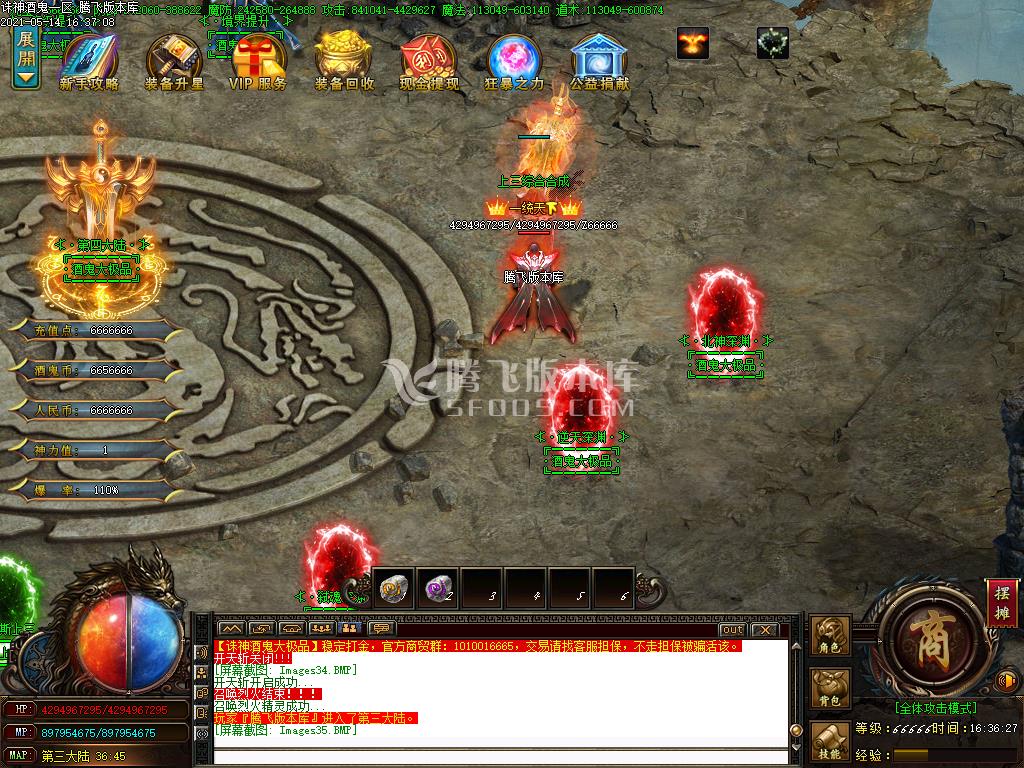Open 装备升星 equipment star upgrade
The height and width of the screenshot is (768, 1024).
coord(174,62)
